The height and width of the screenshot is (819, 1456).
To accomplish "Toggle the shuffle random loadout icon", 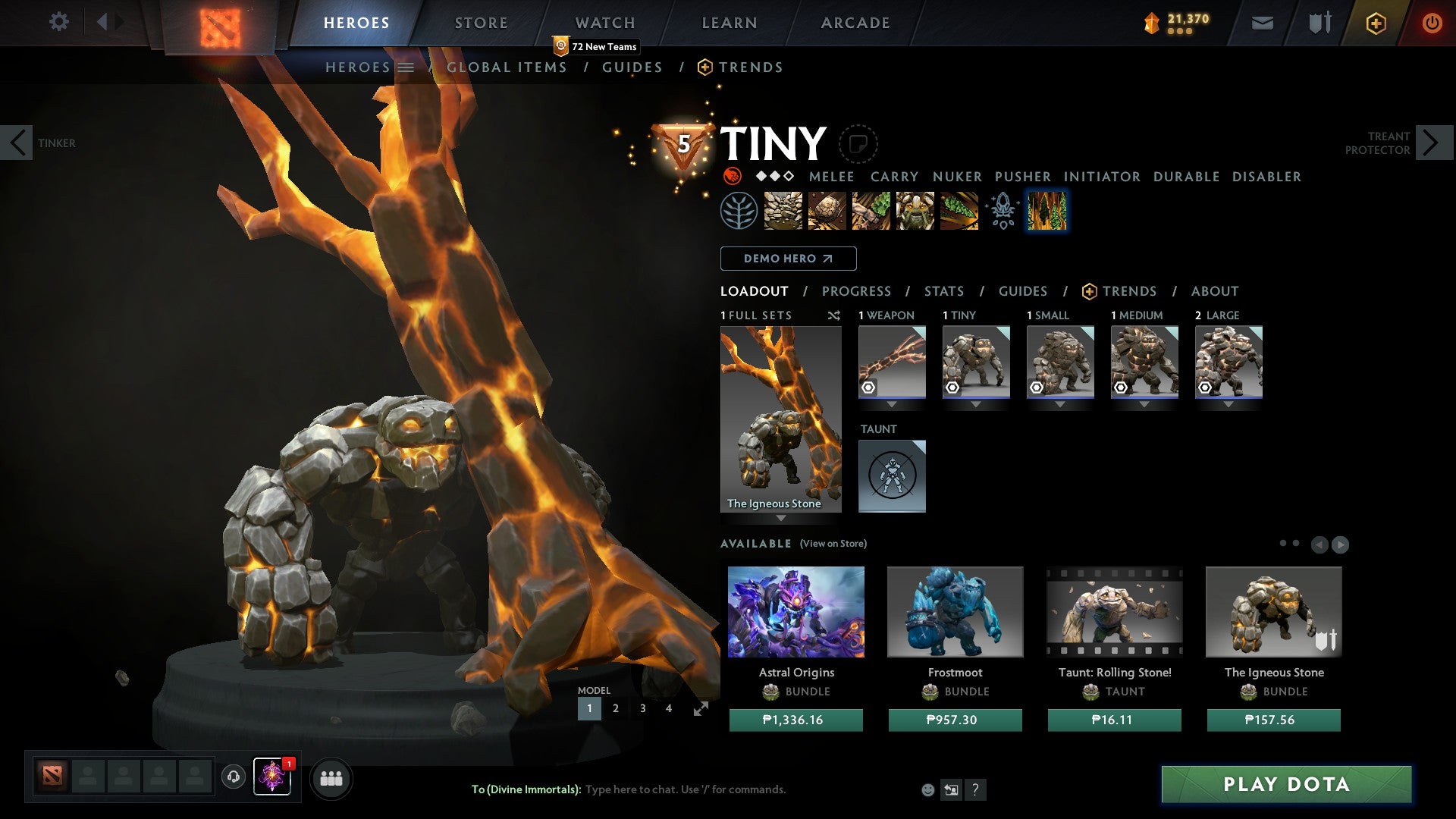I will [834, 316].
